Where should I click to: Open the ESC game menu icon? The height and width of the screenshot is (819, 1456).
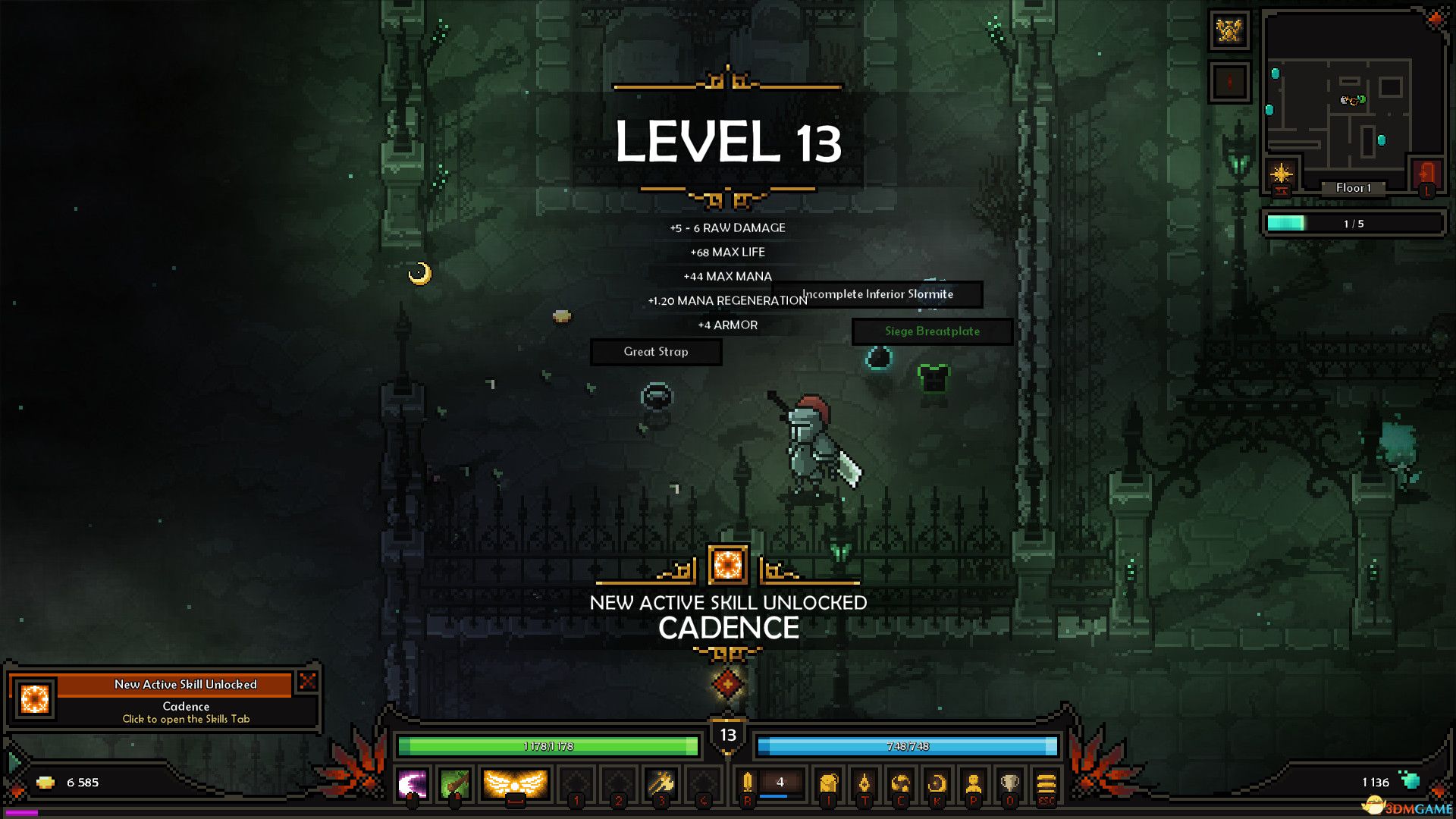point(1047,783)
